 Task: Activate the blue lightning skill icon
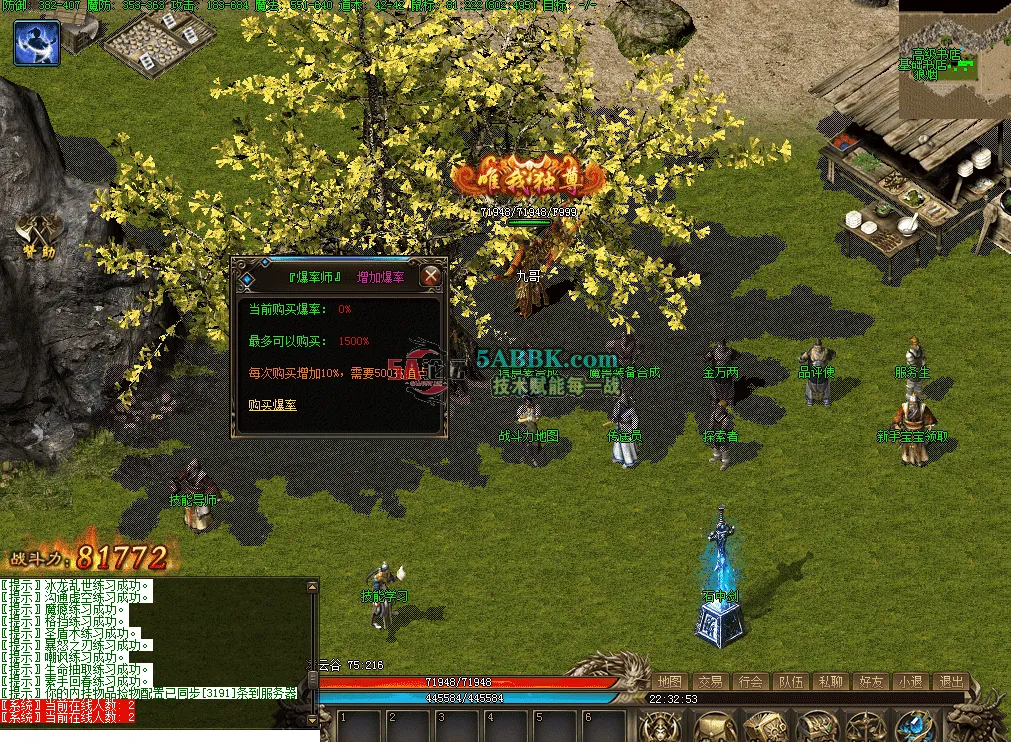[x=37, y=43]
